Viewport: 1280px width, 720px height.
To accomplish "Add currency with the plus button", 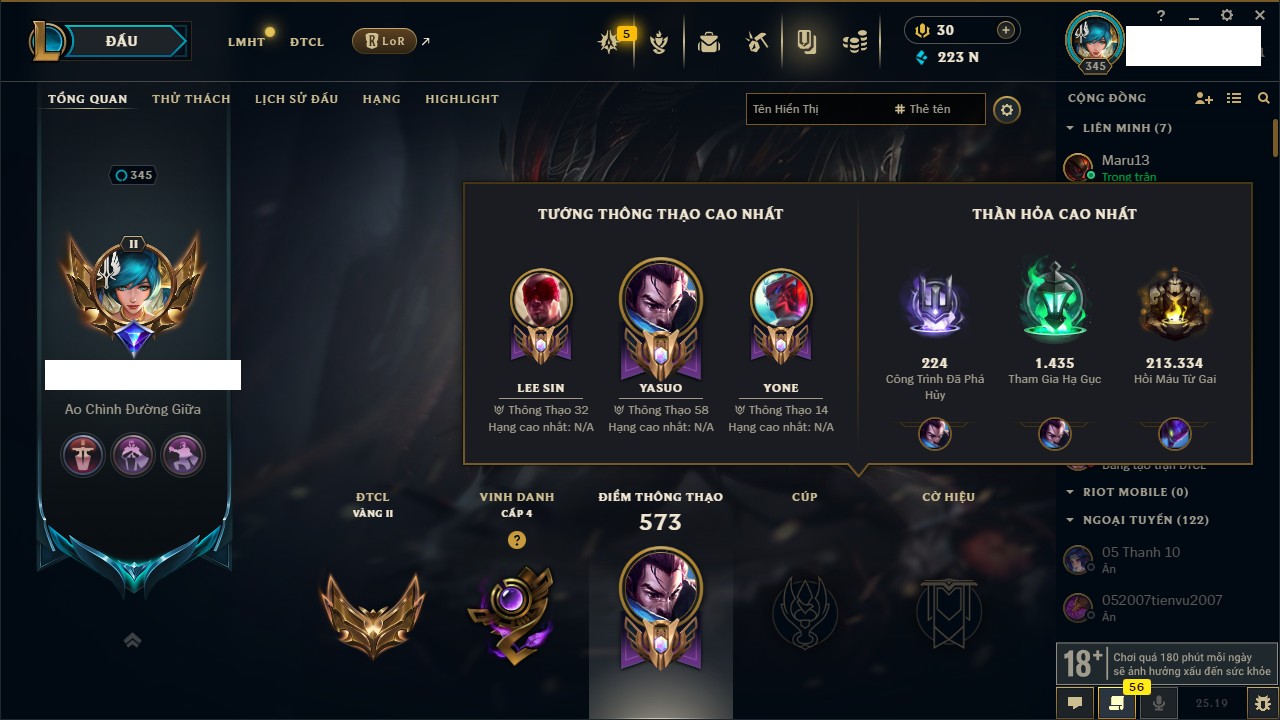I will coord(1006,30).
